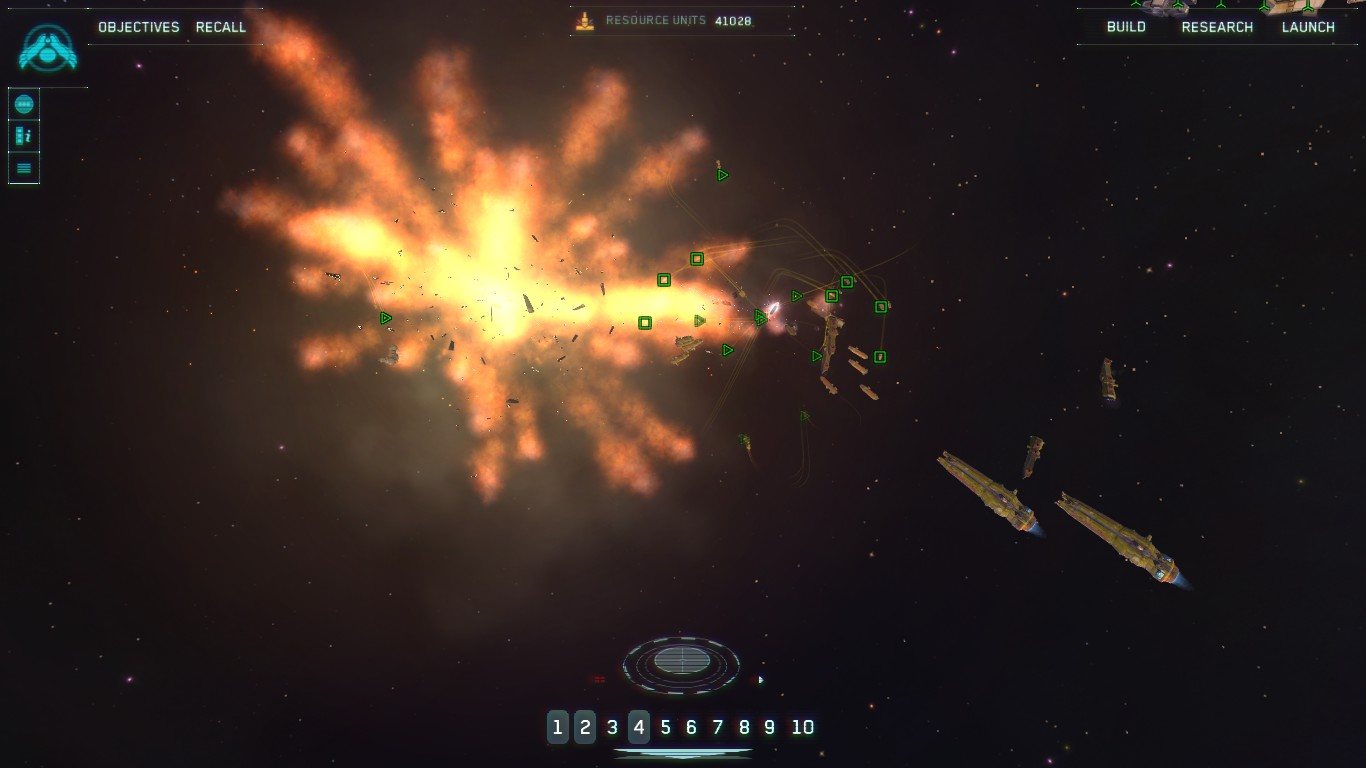Choose control group 5
The height and width of the screenshot is (768, 1366).
665,727
